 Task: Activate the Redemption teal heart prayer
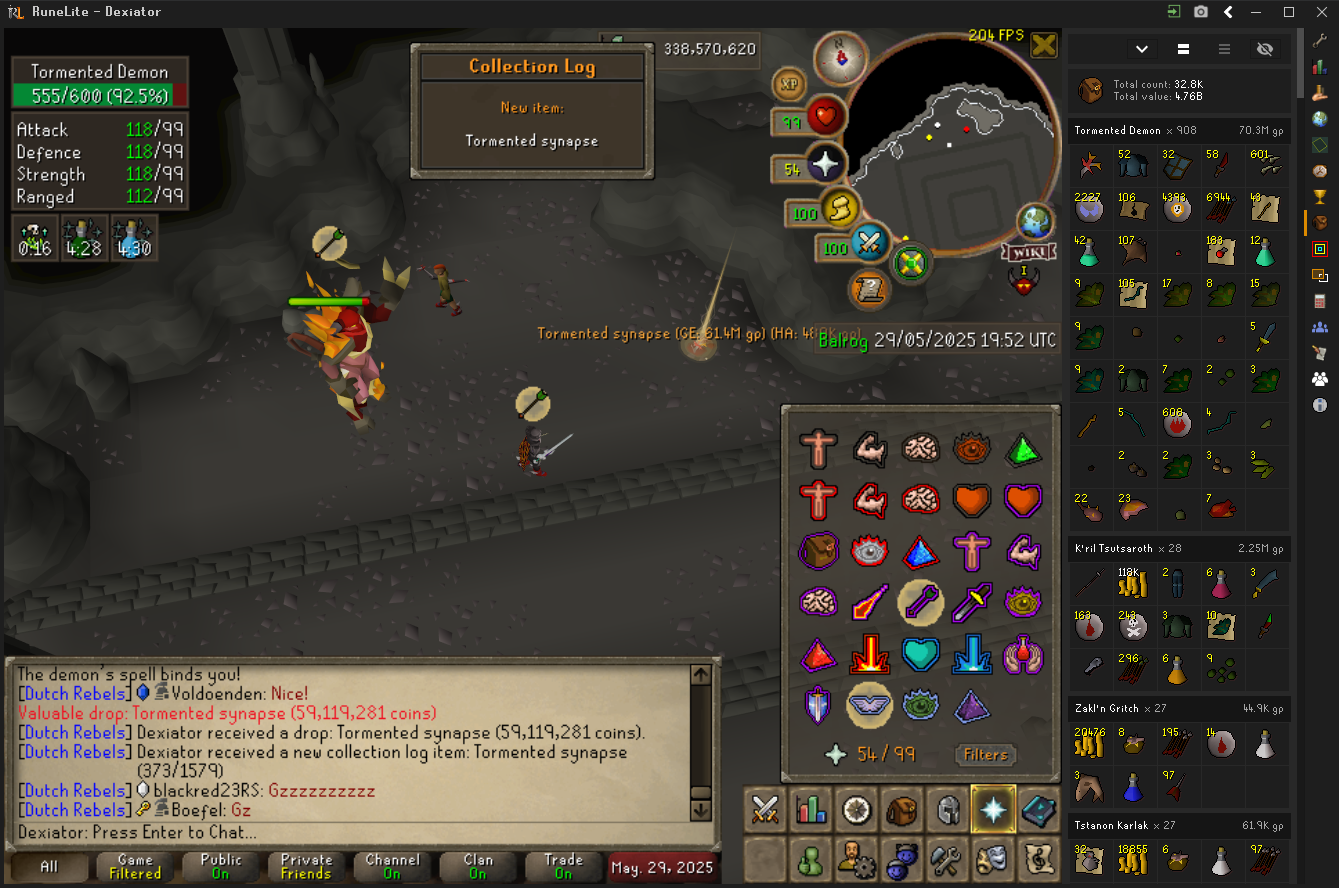918,653
